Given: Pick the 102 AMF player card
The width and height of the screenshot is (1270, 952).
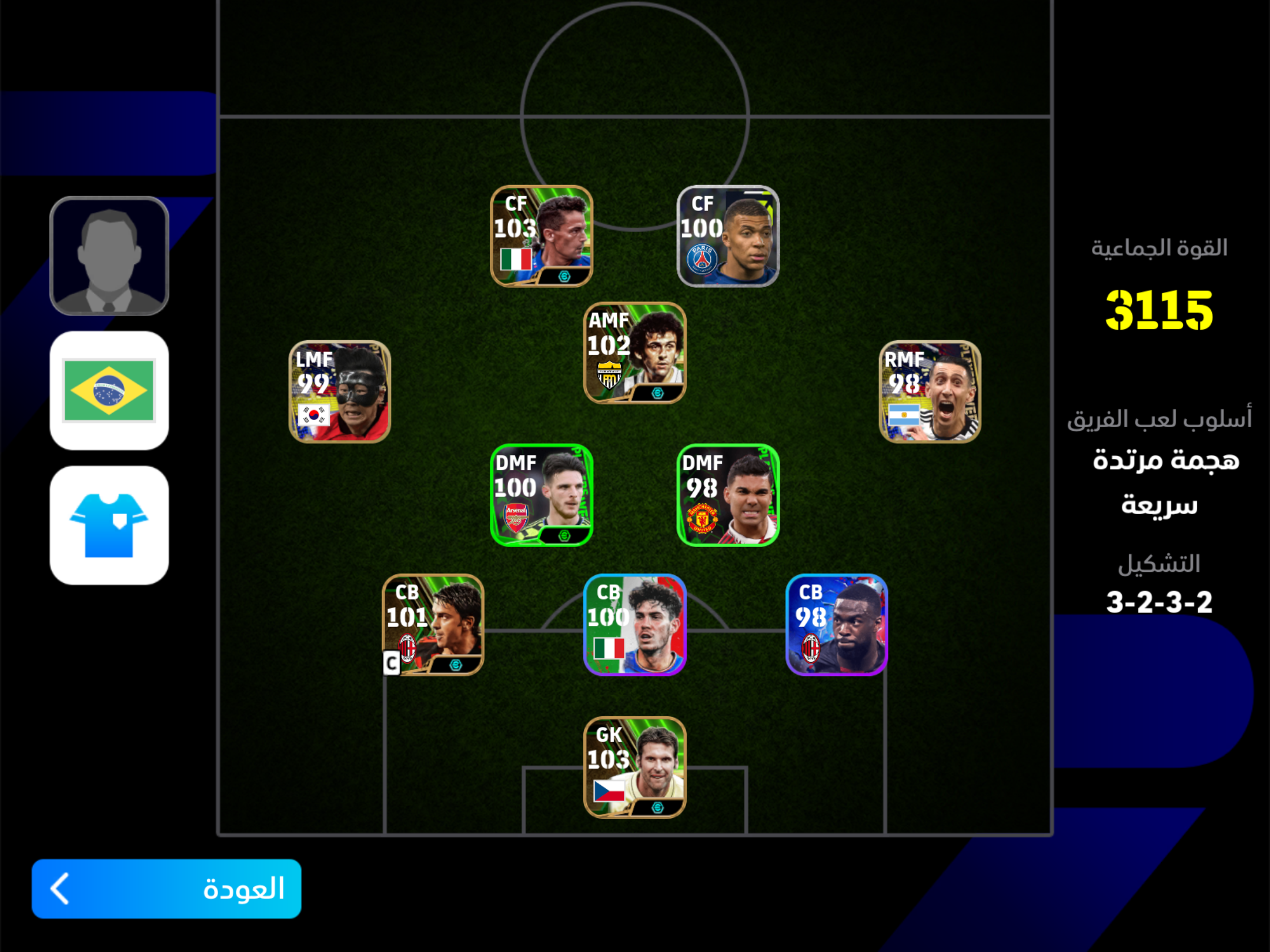Looking at the screenshot, I should (634, 353).
